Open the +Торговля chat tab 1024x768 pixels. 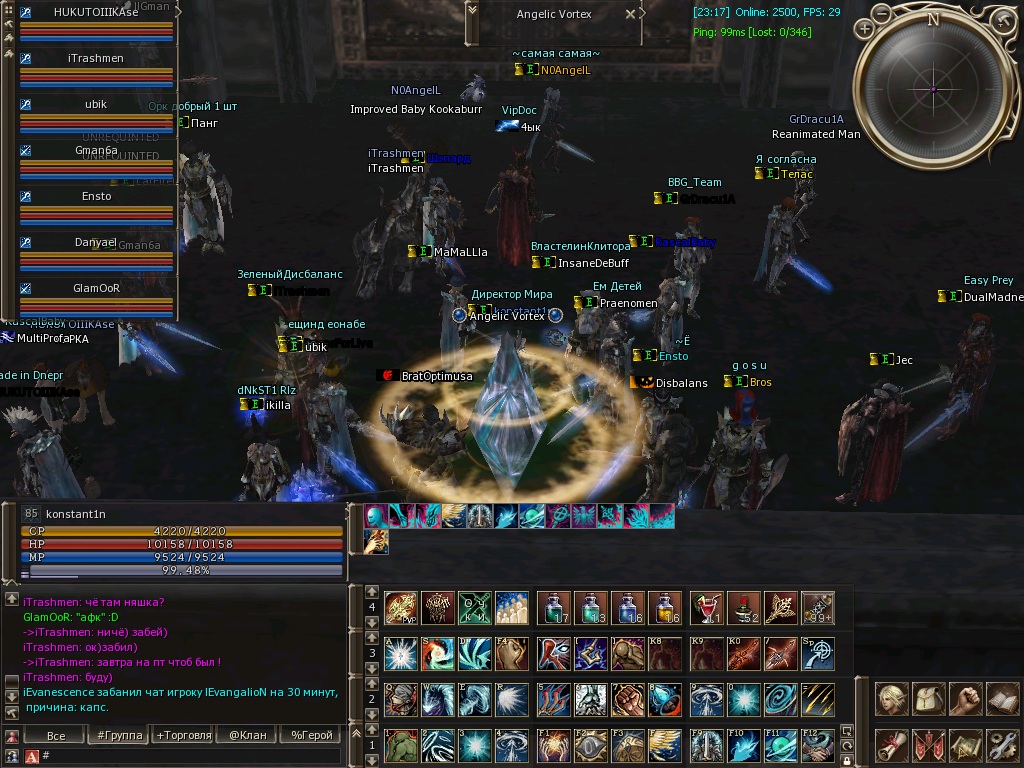183,735
